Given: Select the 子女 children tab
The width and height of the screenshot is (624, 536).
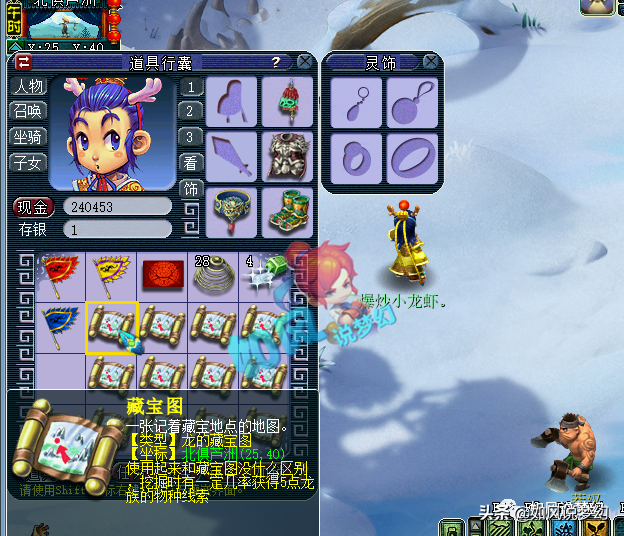Looking at the screenshot, I should click(27, 162).
